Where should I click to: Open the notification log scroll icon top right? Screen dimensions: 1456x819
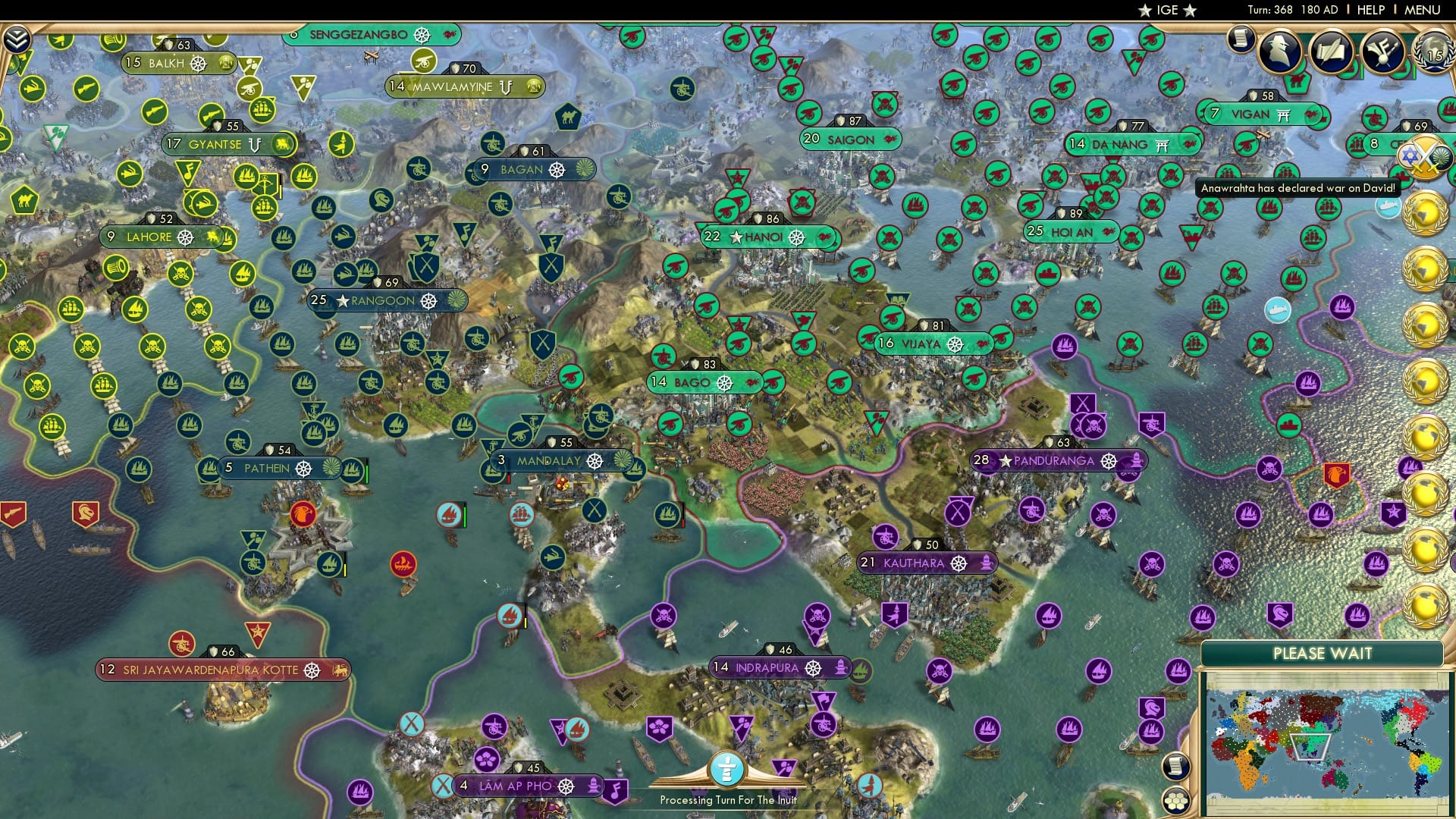(1240, 39)
